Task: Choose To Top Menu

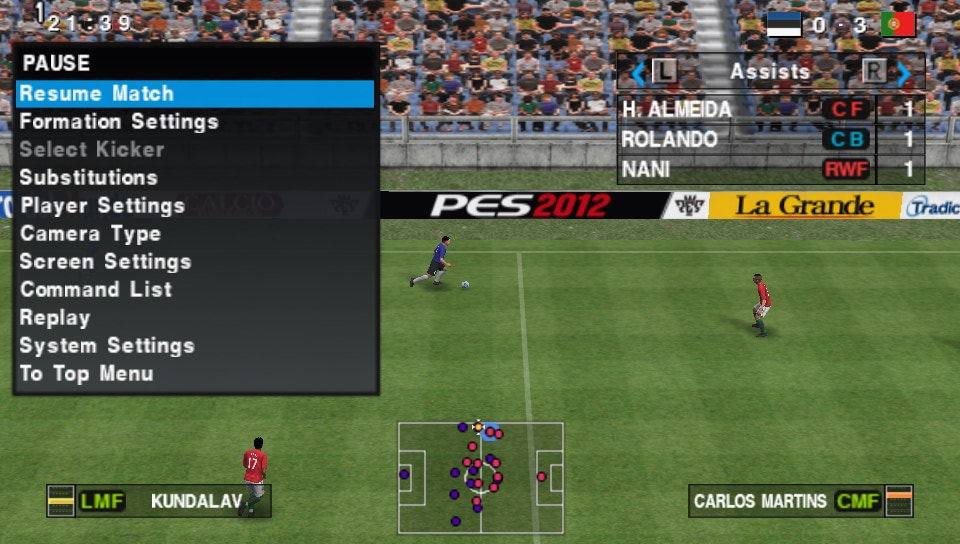Action: [87, 374]
